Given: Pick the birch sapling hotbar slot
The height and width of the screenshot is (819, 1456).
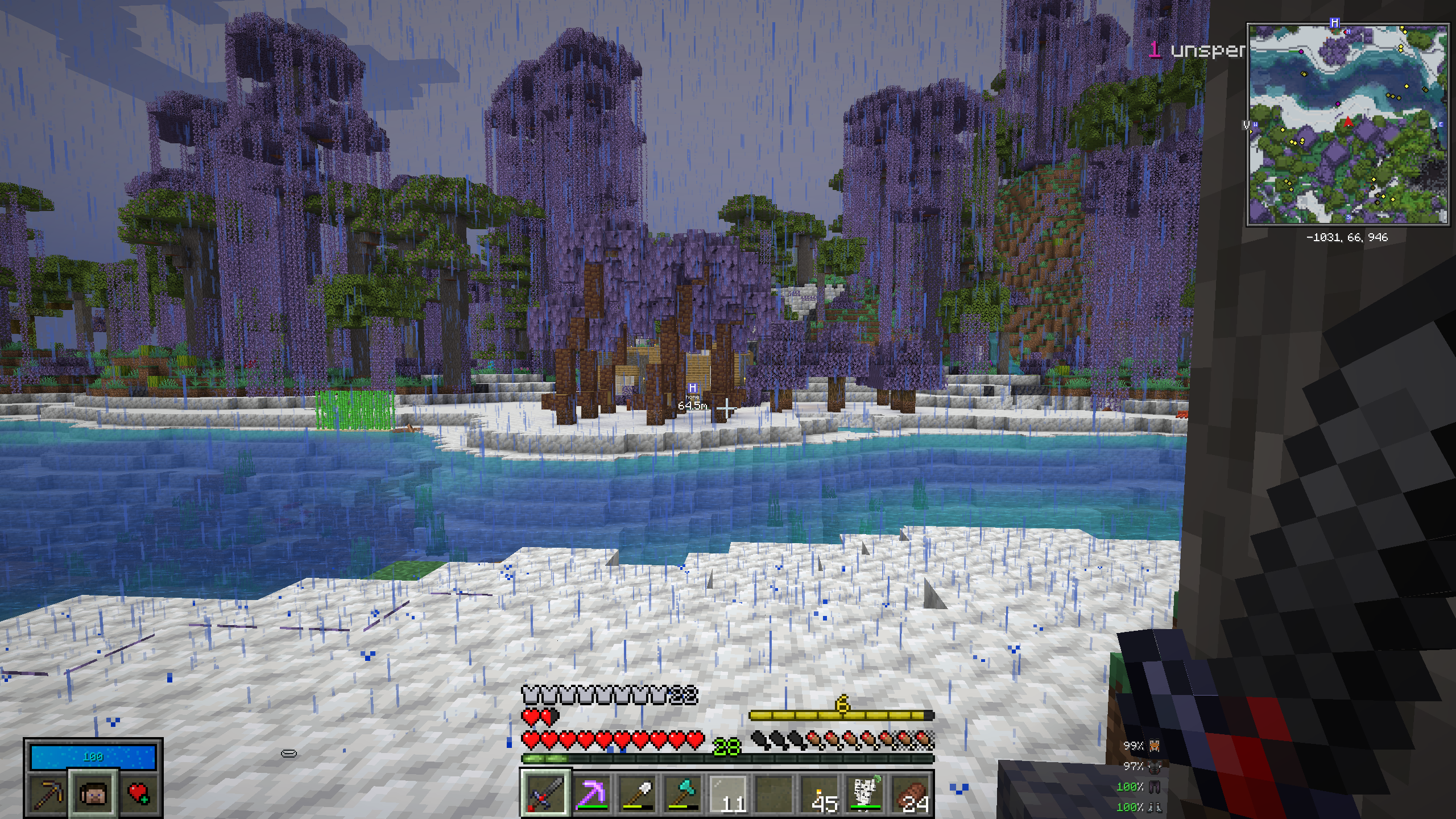Looking at the screenshot, I should click(866, 793).
